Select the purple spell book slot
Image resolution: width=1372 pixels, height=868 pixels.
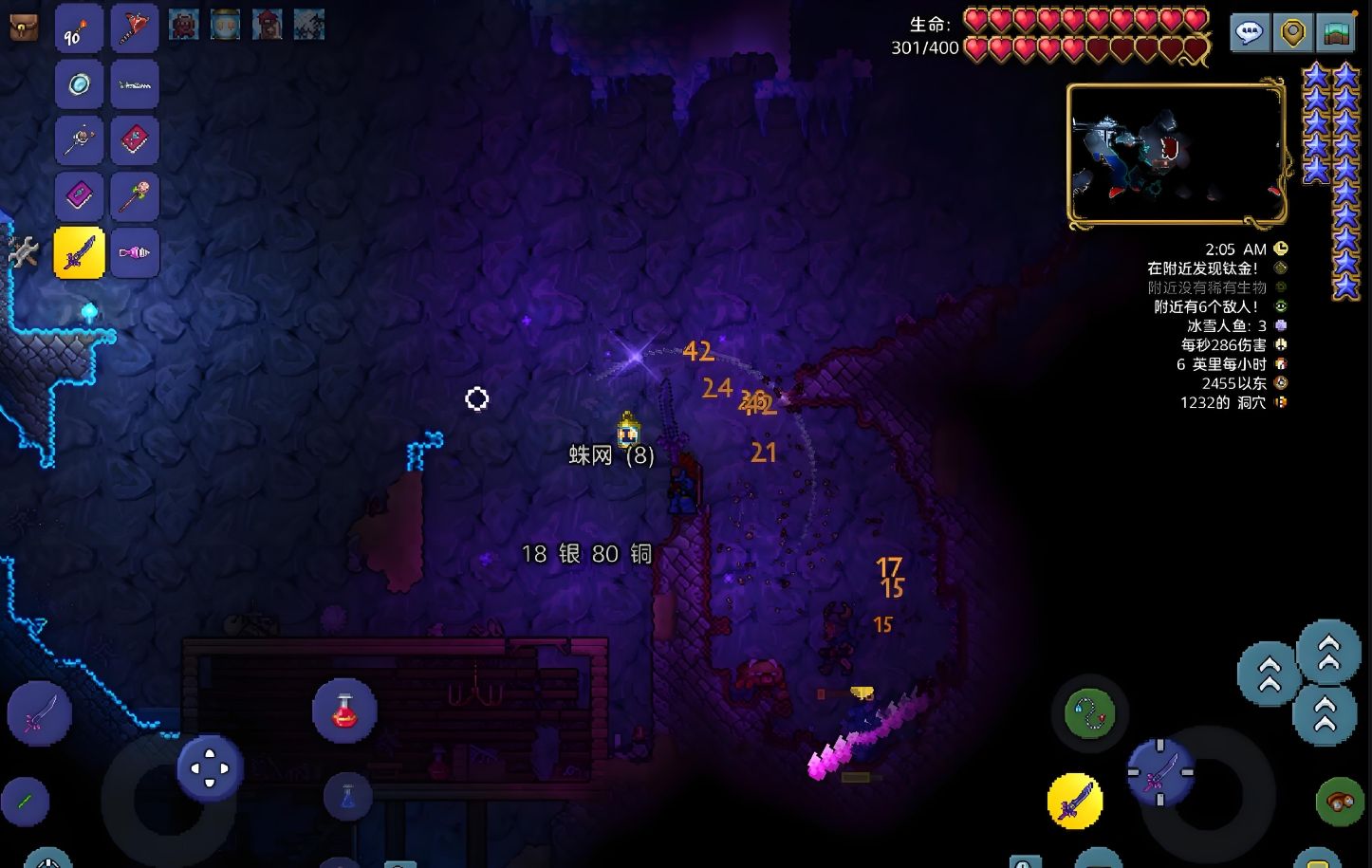tap(79, 196)
